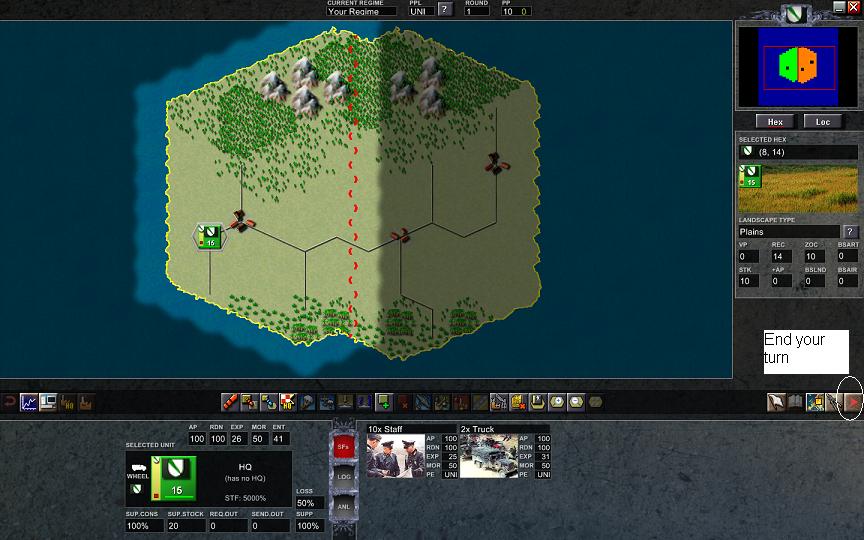Open the statistics graph toolbar icon
The height and width of the screenshot is (540, 864).
point(30,402)
